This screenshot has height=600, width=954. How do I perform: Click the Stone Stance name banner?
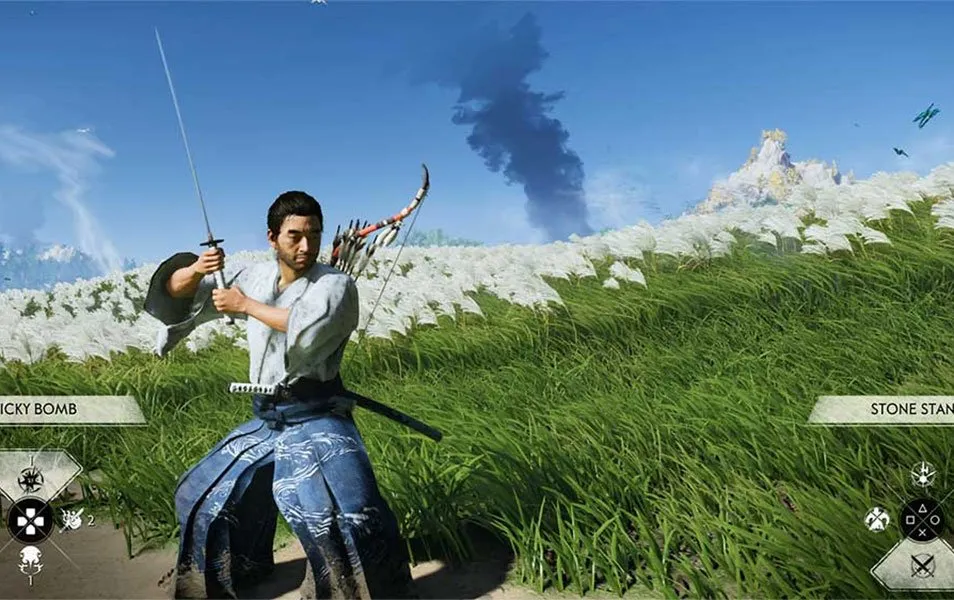click(885, 409)
